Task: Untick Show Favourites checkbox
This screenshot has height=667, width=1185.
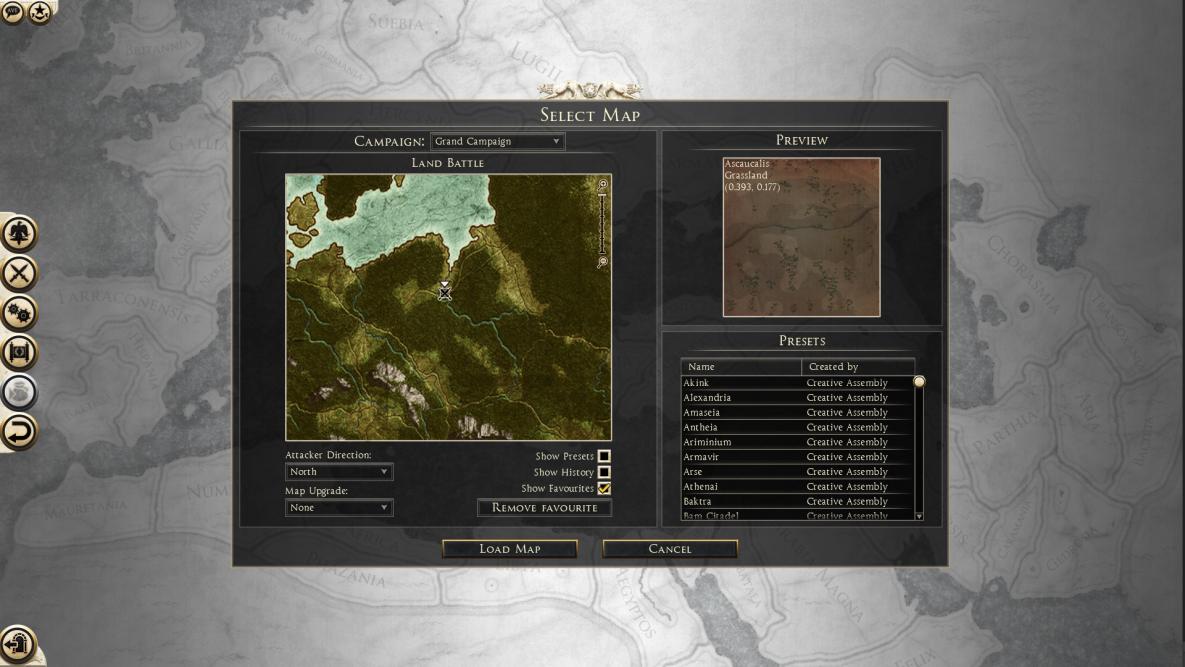Action: 604,489
